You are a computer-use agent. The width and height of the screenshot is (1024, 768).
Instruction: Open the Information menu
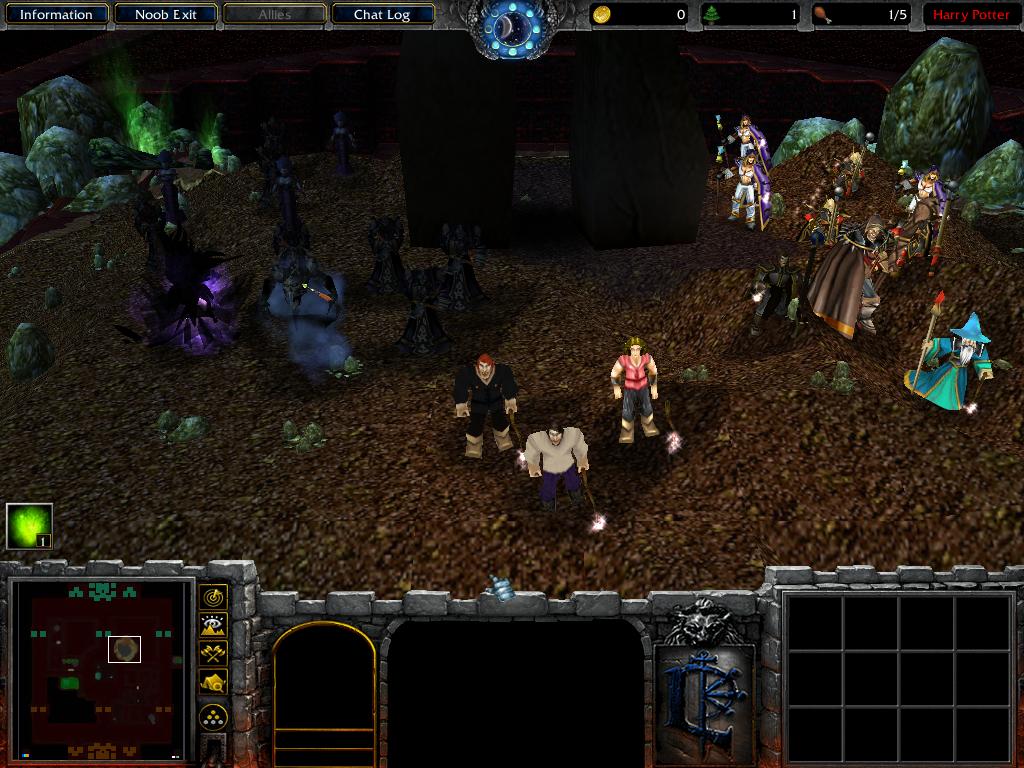tap(56, 15)
